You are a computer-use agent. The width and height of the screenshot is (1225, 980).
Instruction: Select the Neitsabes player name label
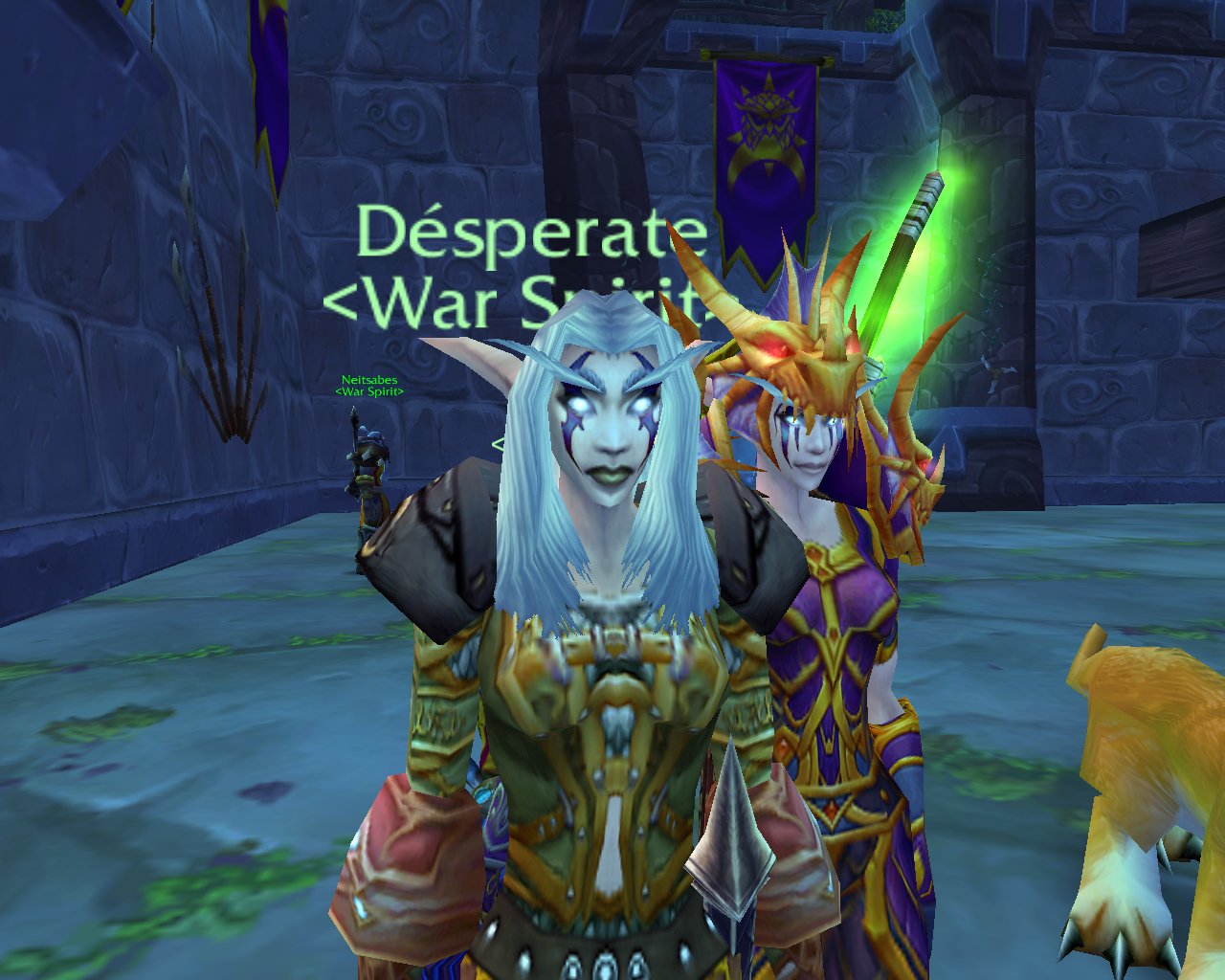coord(369,380)
